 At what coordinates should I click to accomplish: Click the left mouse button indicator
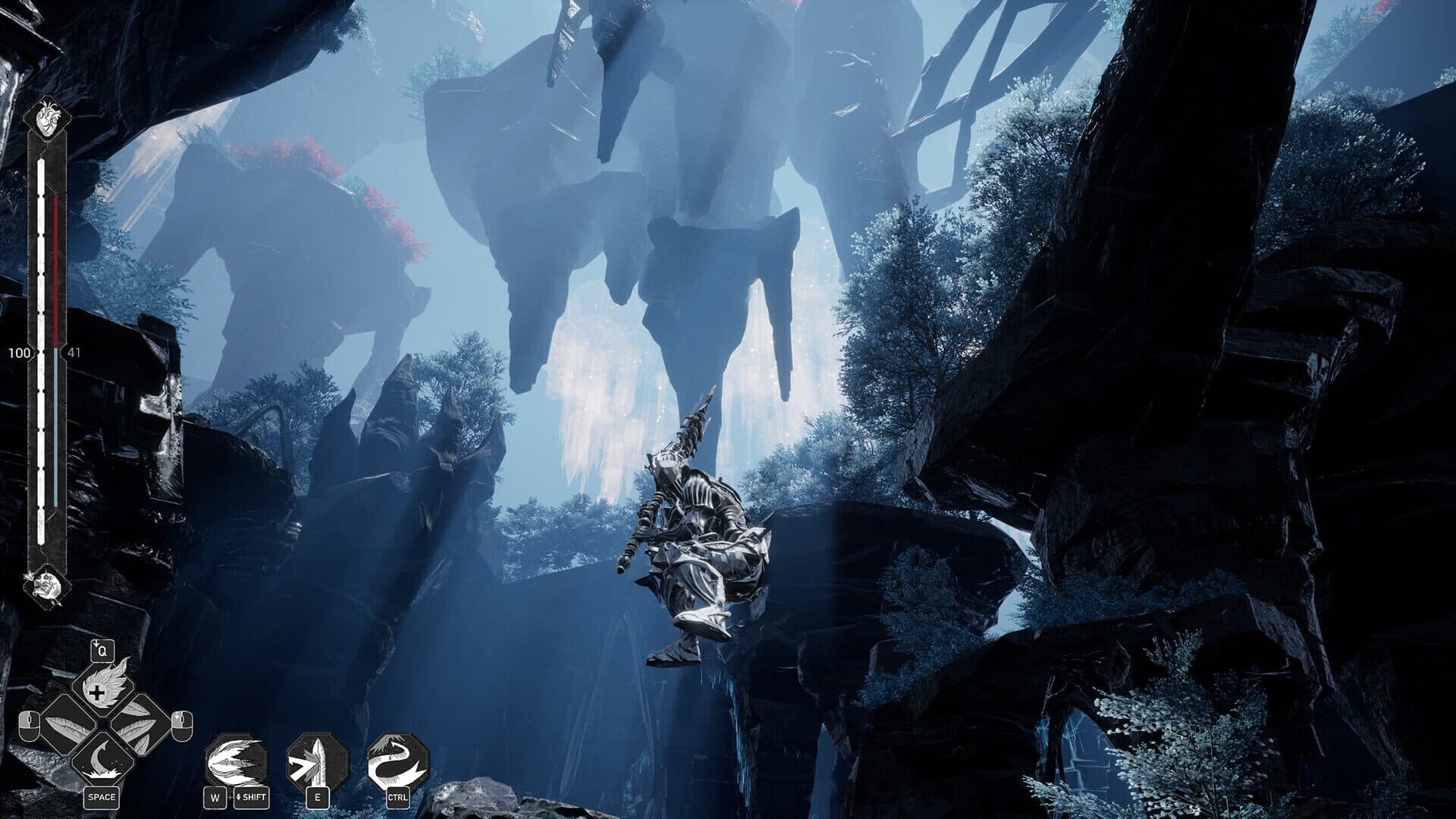point(30,724)
